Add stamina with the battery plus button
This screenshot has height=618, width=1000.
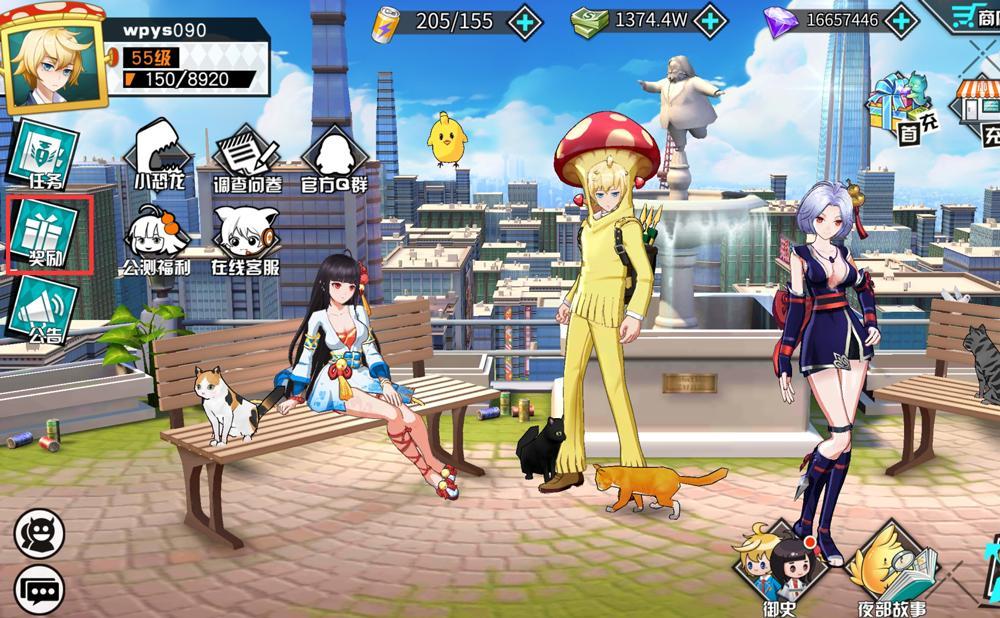tap(524, 21)
